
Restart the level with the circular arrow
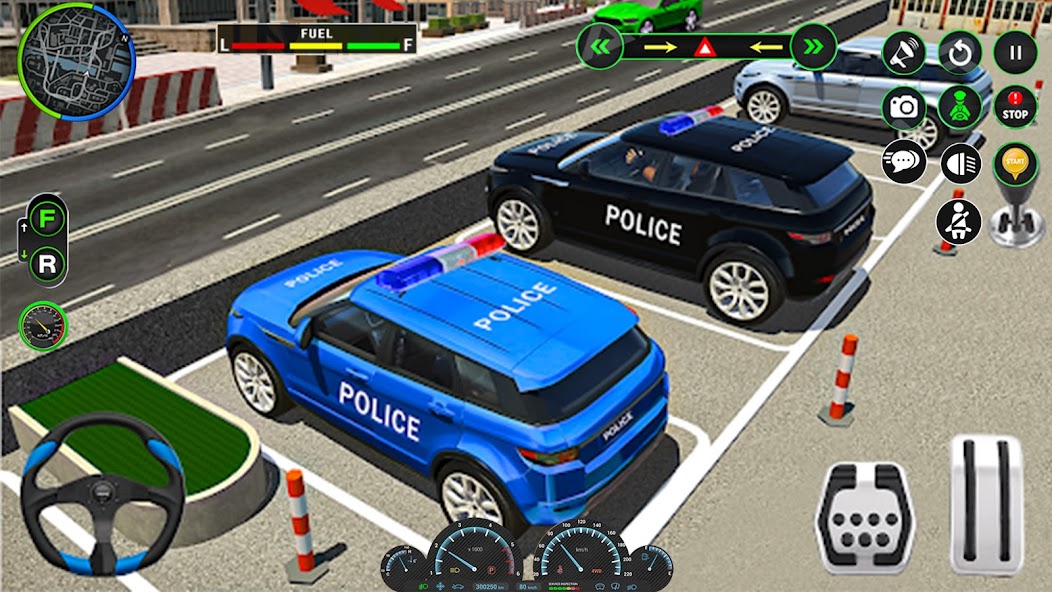click(960, 53)
